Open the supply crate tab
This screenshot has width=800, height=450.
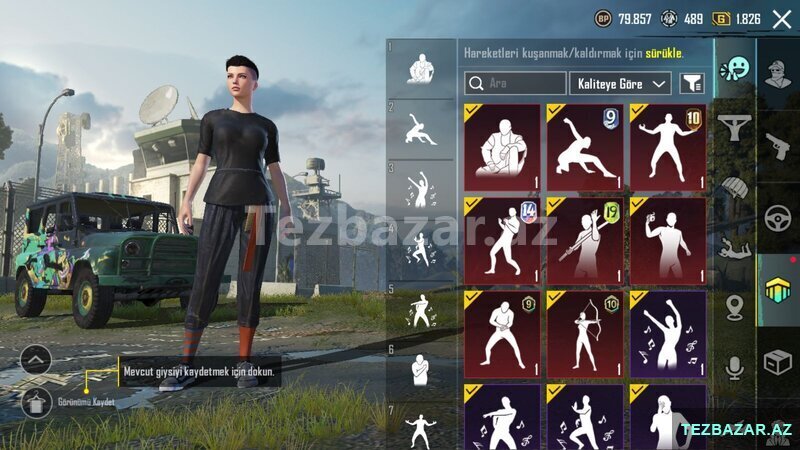pyautogui.click(x=778, y=362)
